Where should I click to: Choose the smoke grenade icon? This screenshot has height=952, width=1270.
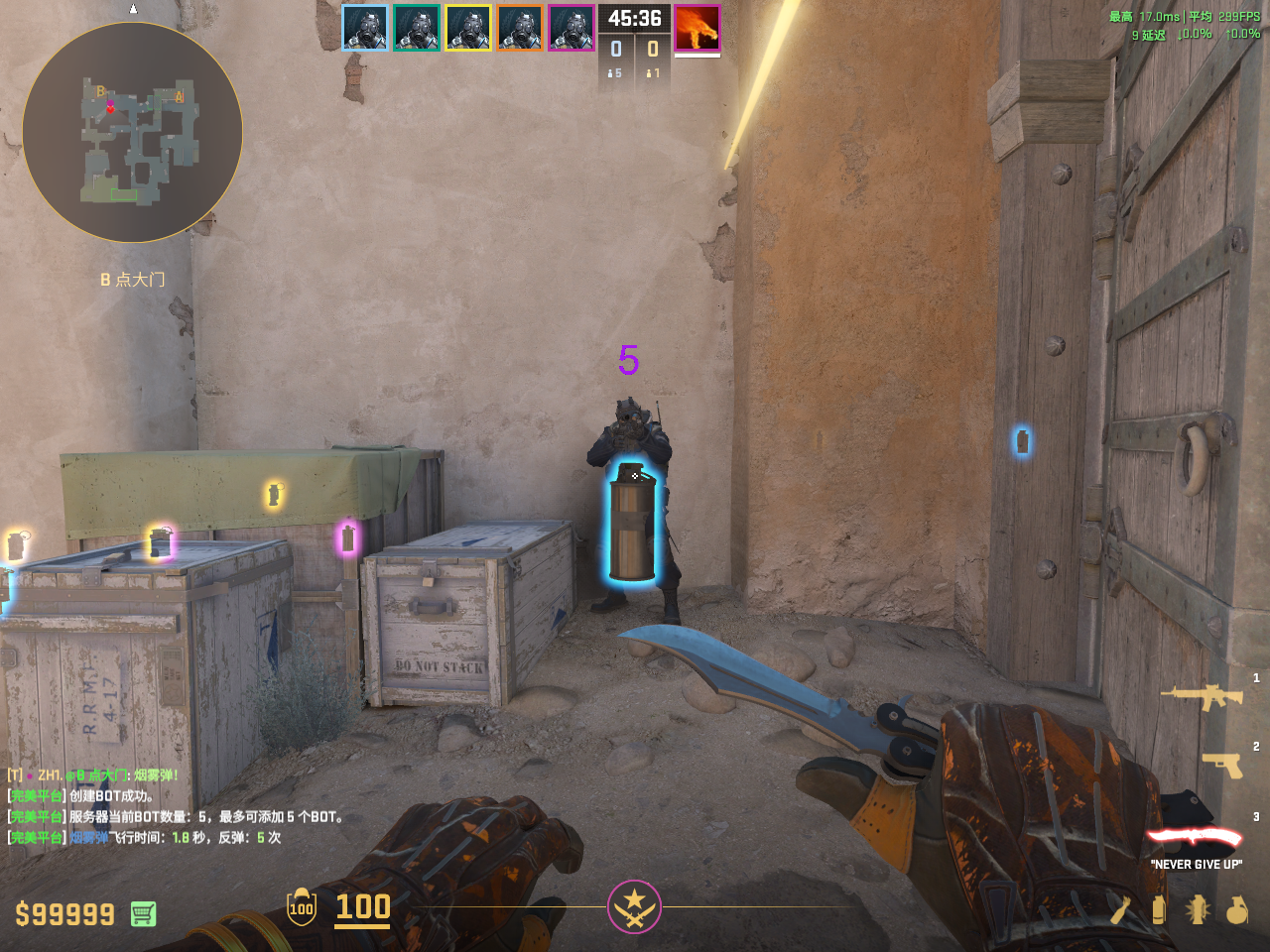[1158, 909]
